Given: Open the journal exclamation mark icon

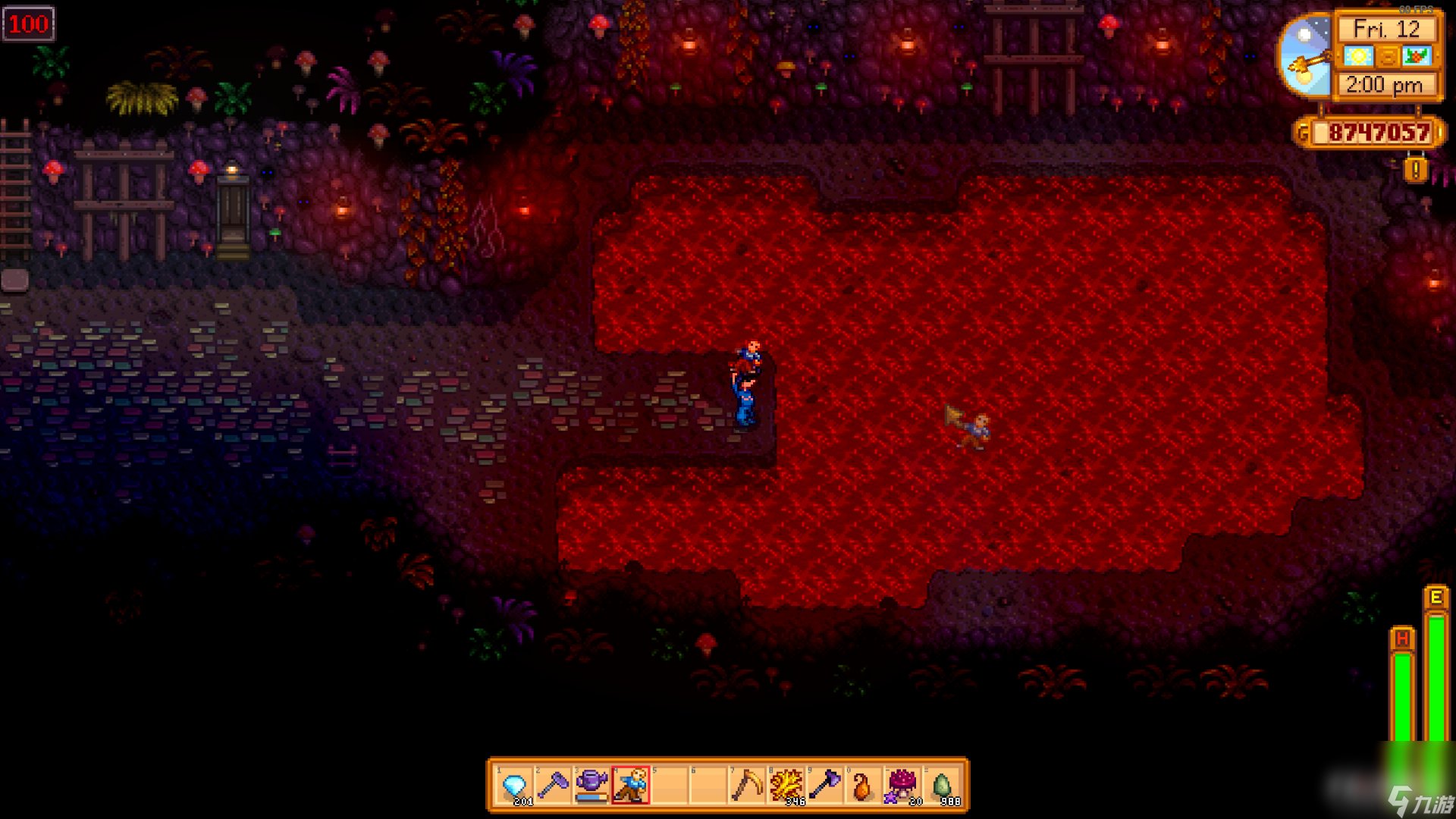Looking at the screenshot, I should (x=1416, y=170).
